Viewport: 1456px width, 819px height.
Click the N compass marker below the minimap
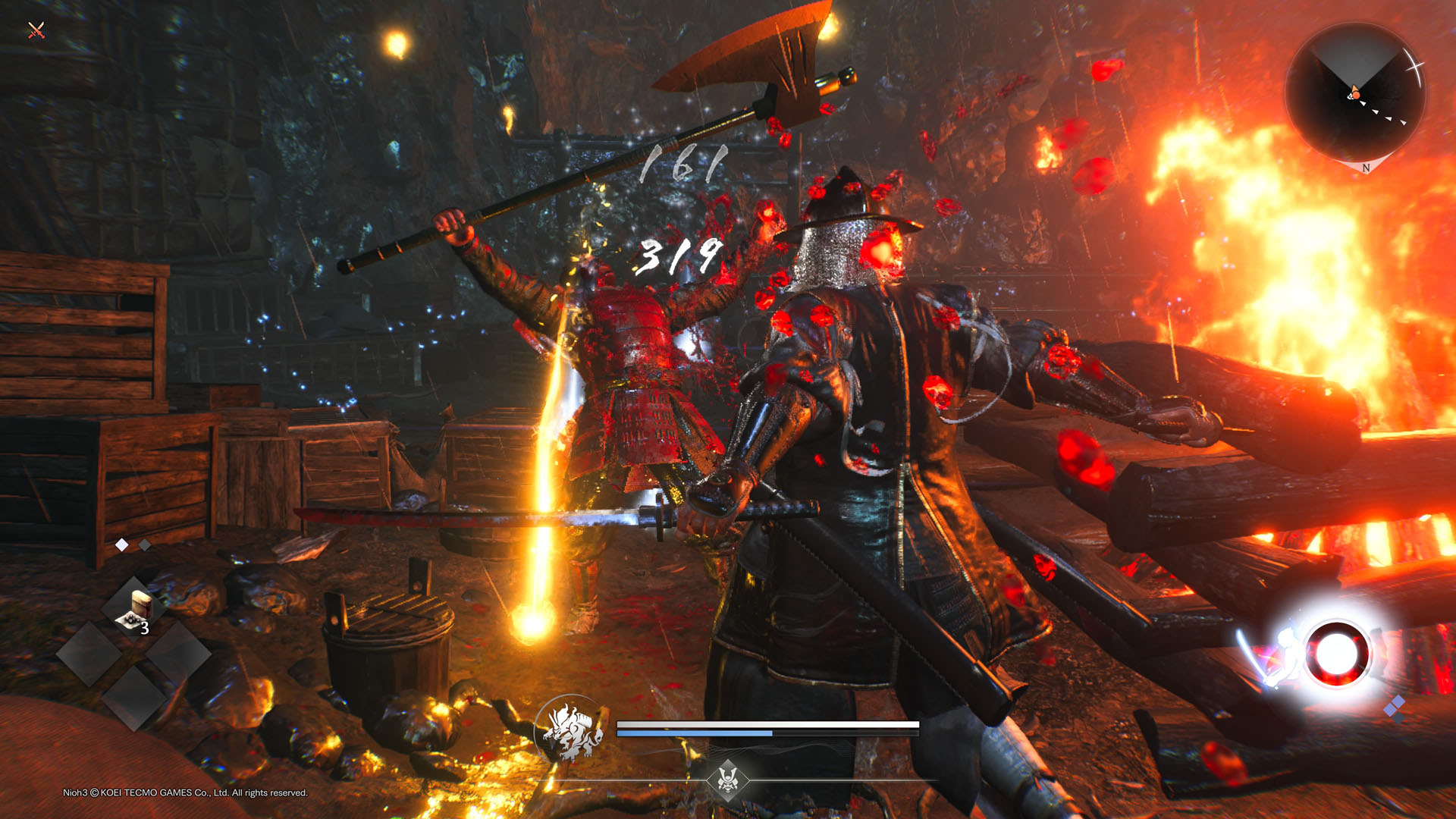click(x=1367, y=168)
